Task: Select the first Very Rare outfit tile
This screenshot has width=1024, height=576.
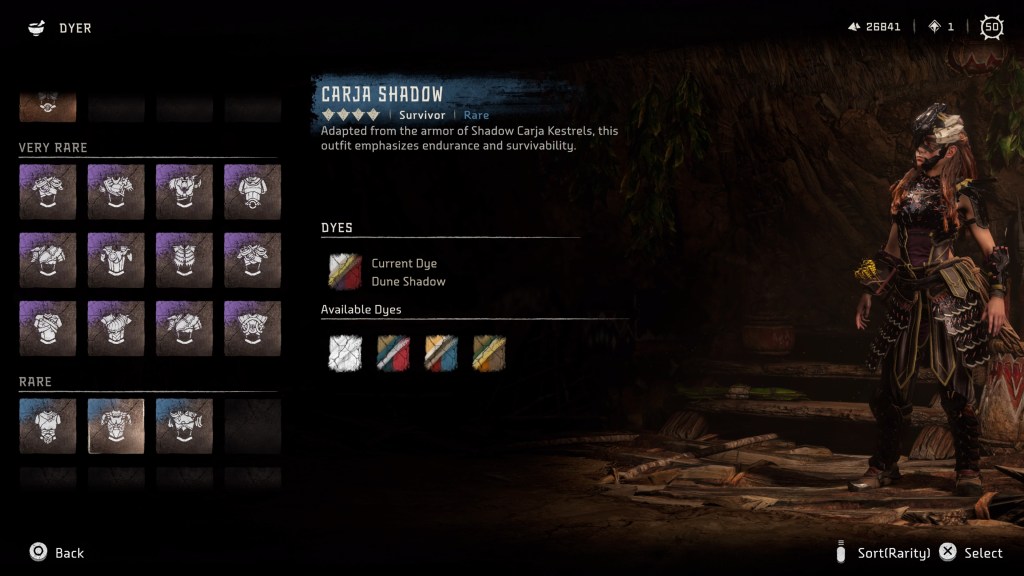Action: click(47, 191)
